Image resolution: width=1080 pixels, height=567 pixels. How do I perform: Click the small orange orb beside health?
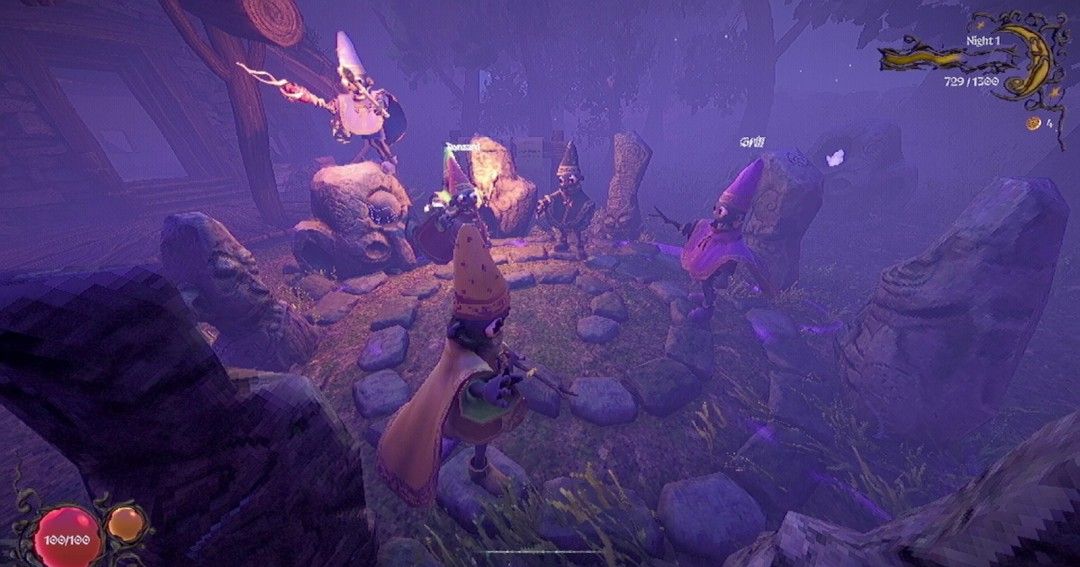(x=124, y=522)
